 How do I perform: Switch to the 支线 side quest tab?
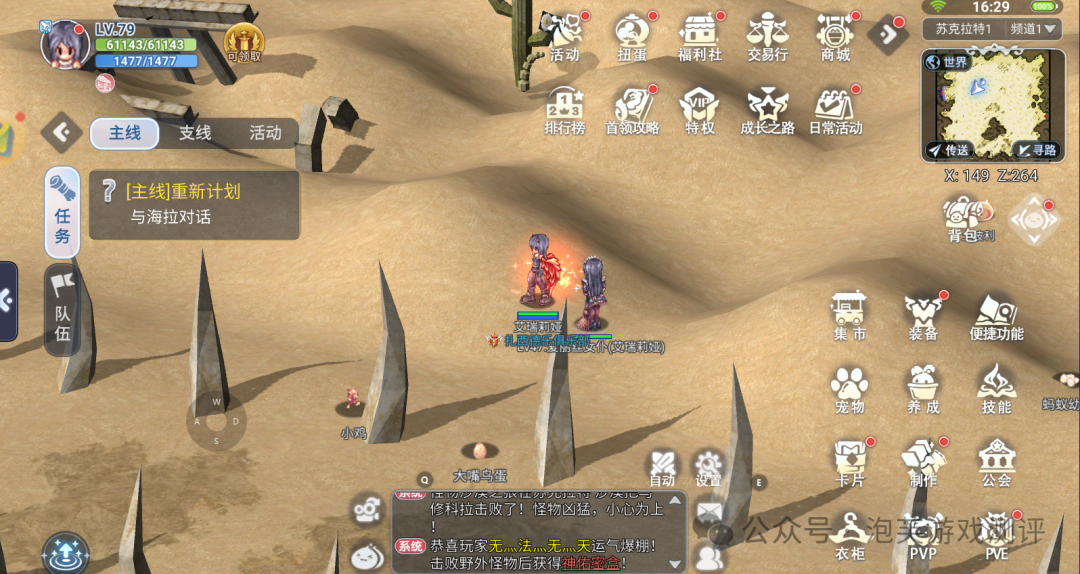[195, 133]
